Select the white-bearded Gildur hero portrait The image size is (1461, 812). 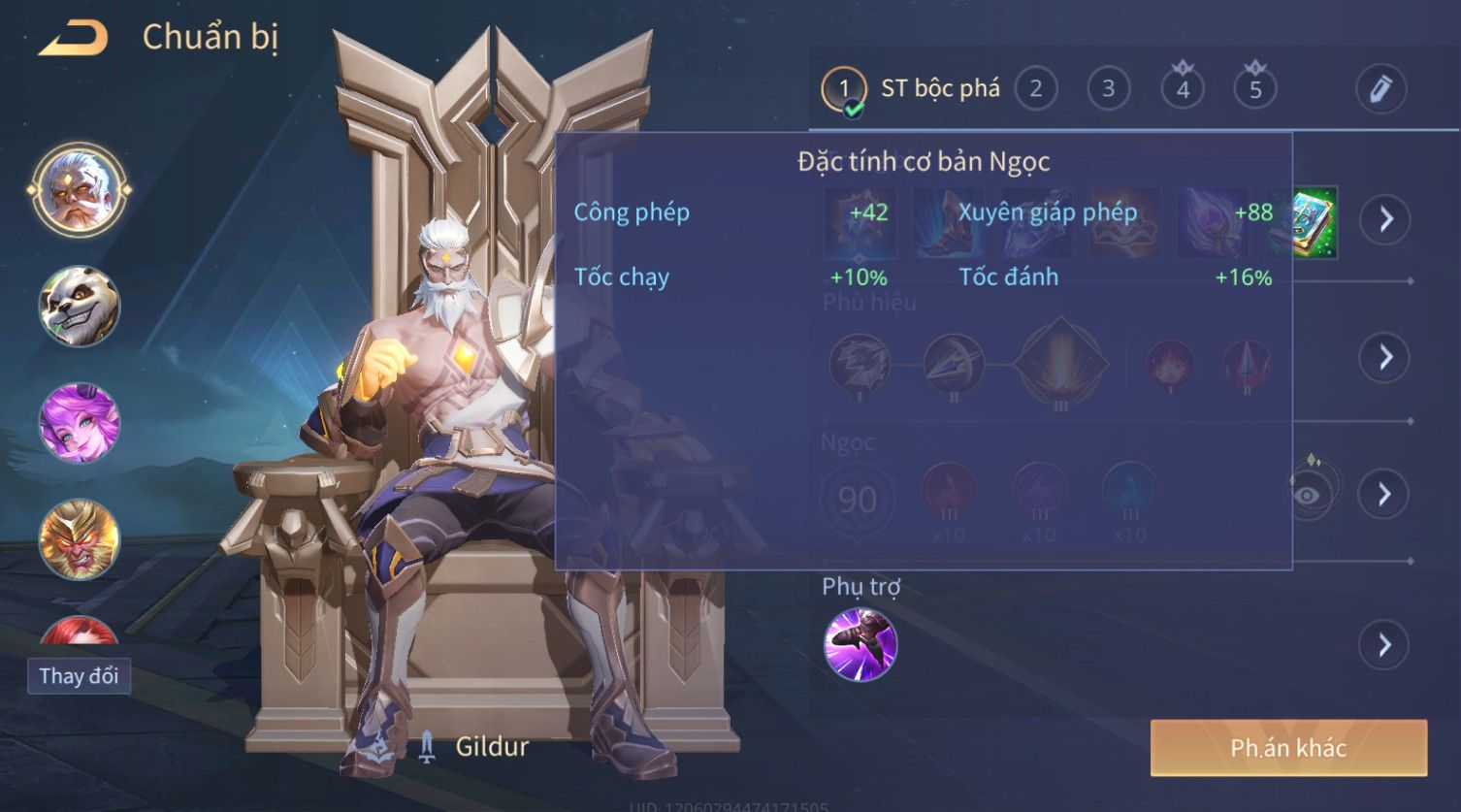click(80, 190)
